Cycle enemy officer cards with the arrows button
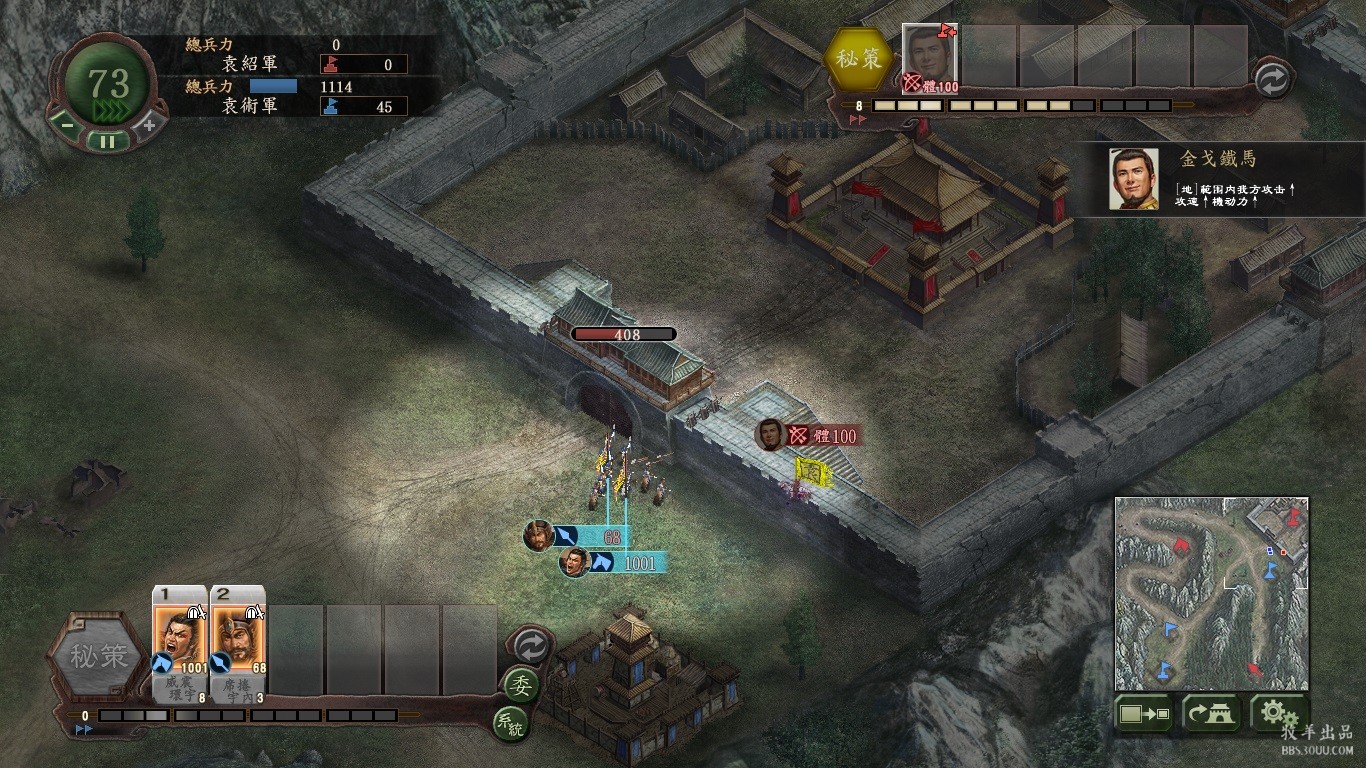This screenshot has height=768, width=1366. coord(1272,80)
